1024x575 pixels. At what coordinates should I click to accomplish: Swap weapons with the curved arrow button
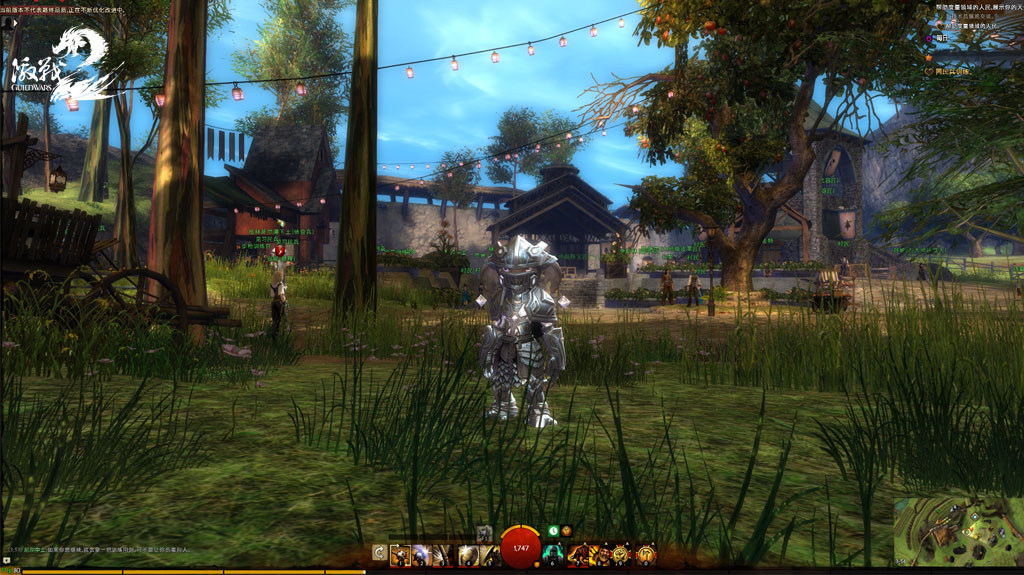379,552
